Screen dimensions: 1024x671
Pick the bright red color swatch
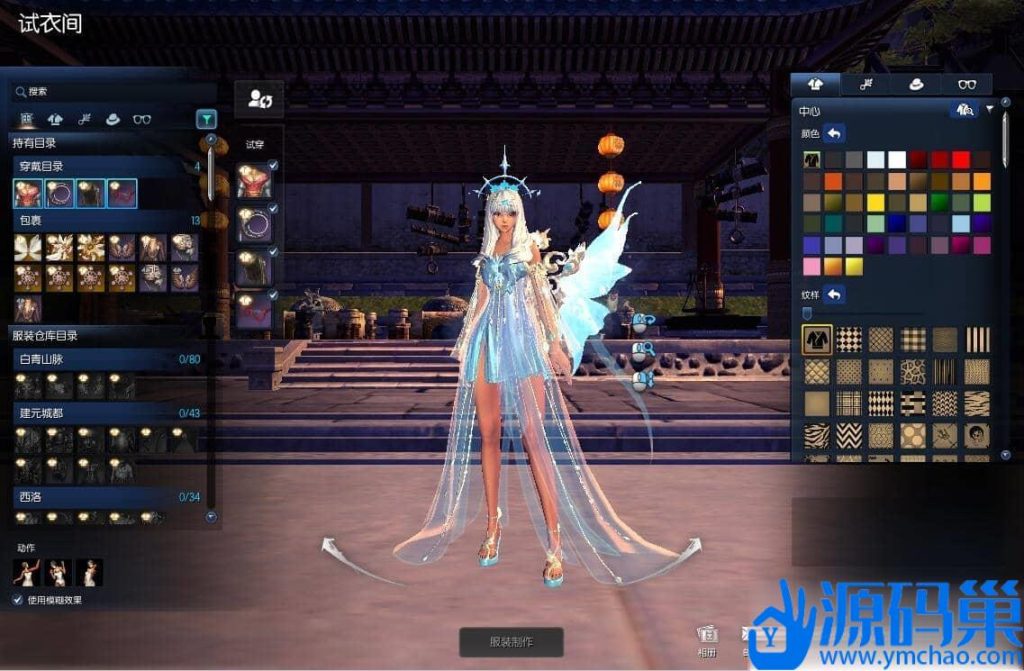pyautogui.click(x=961, y=160)
